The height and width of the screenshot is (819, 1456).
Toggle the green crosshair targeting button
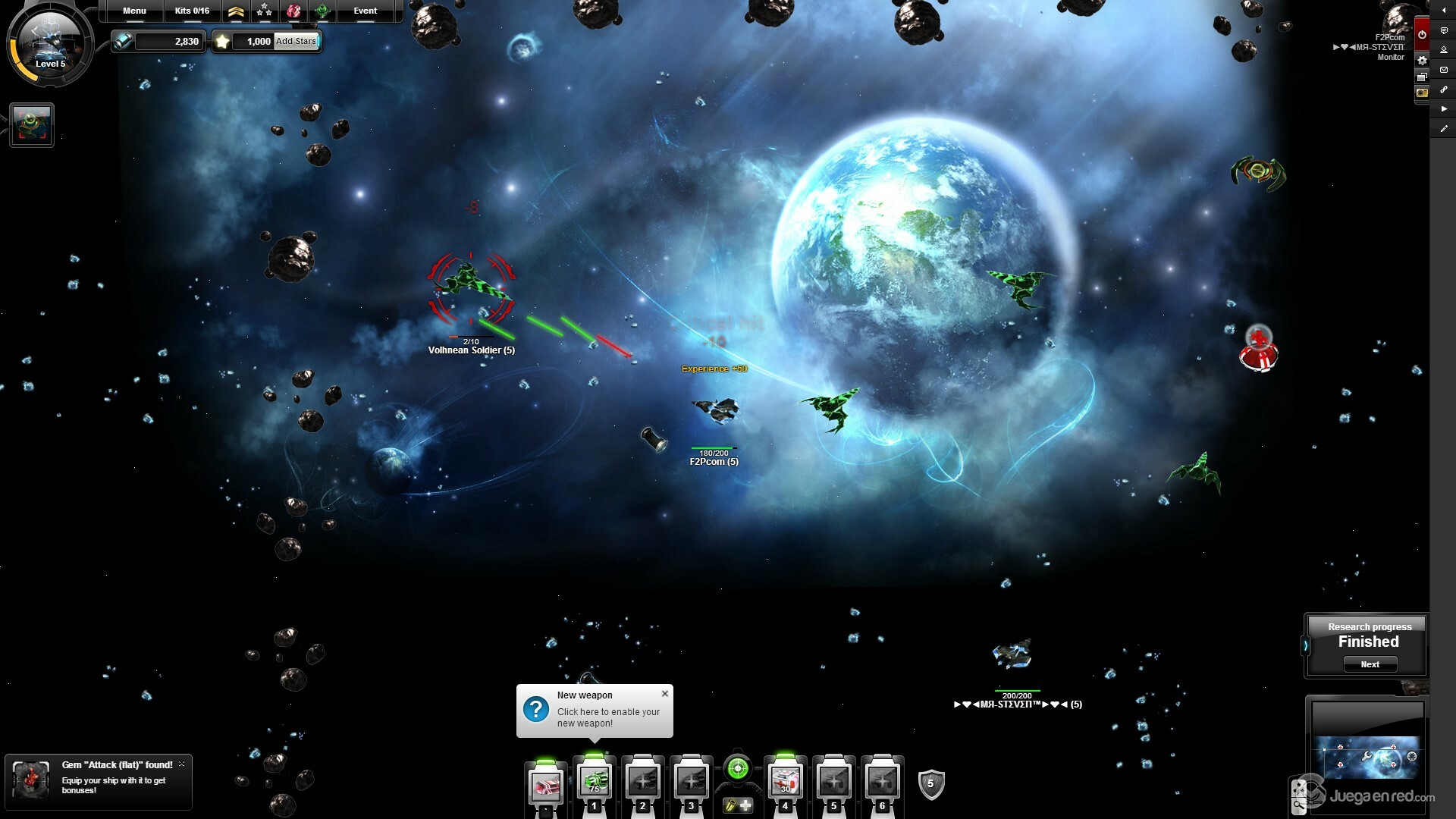click(737, 769)
